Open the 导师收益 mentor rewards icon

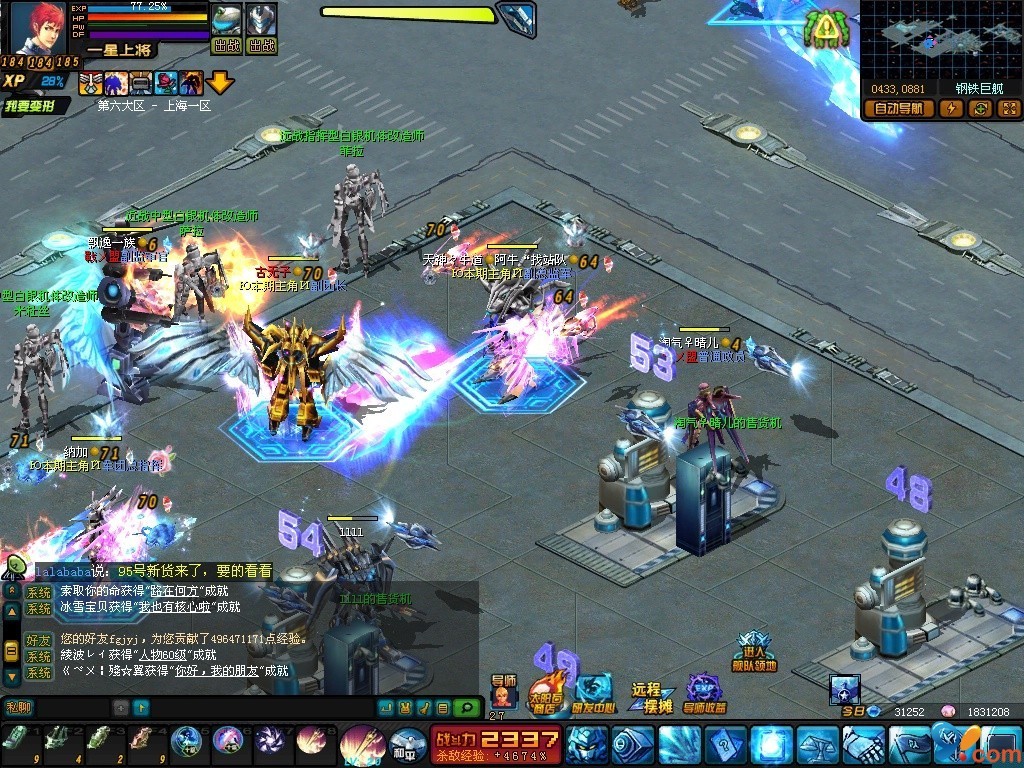point(706,692)
